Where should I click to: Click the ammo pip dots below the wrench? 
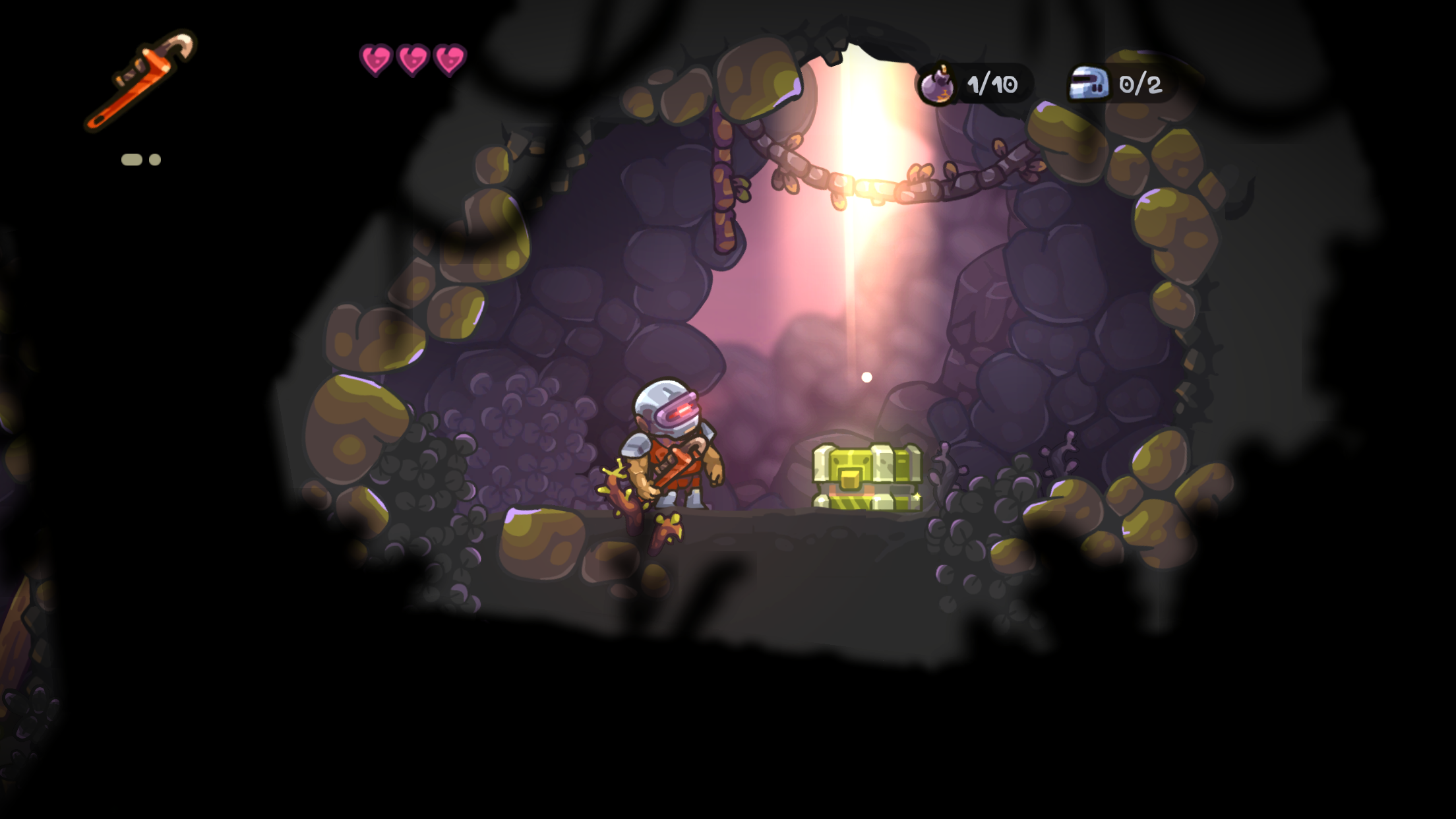point(140,158)
